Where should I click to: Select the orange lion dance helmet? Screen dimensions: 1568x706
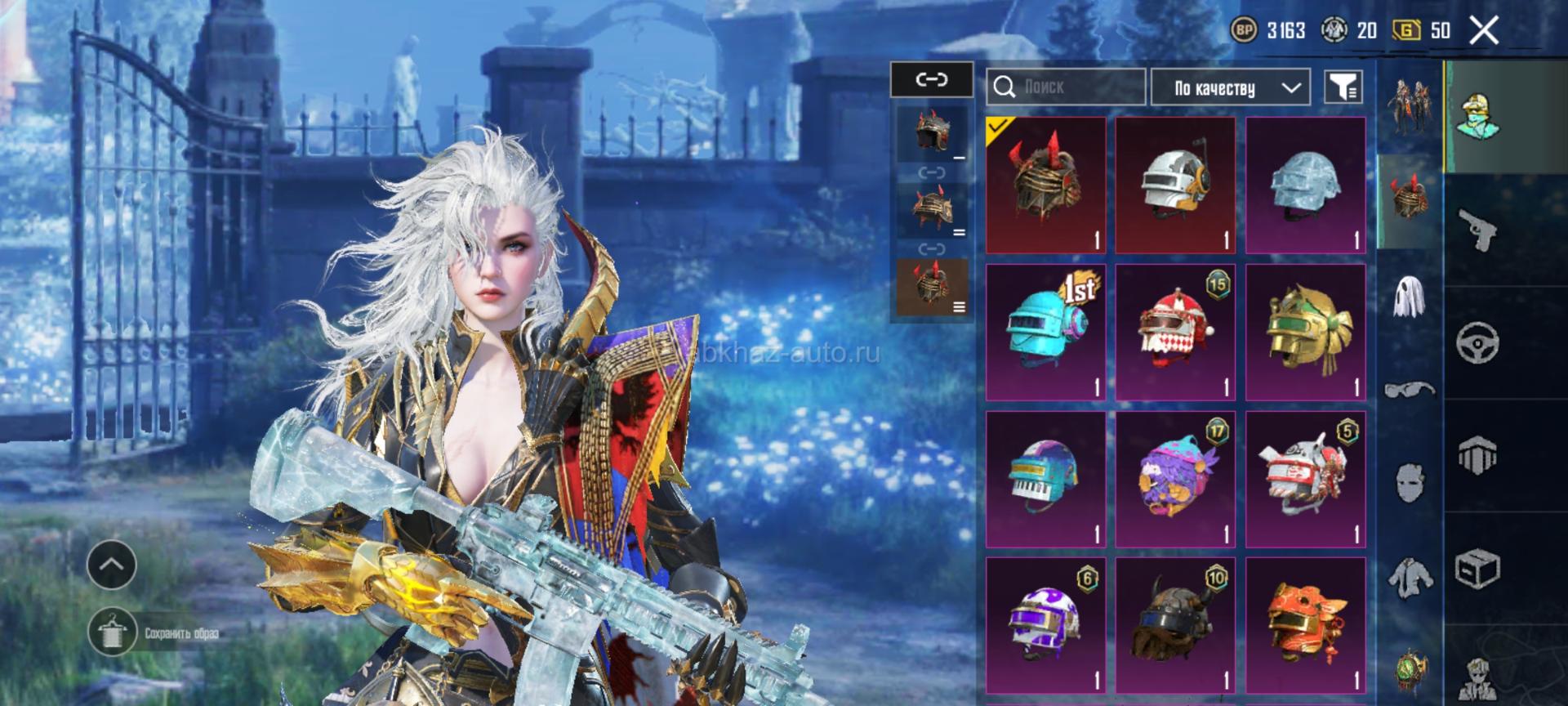click(1305, 627)
